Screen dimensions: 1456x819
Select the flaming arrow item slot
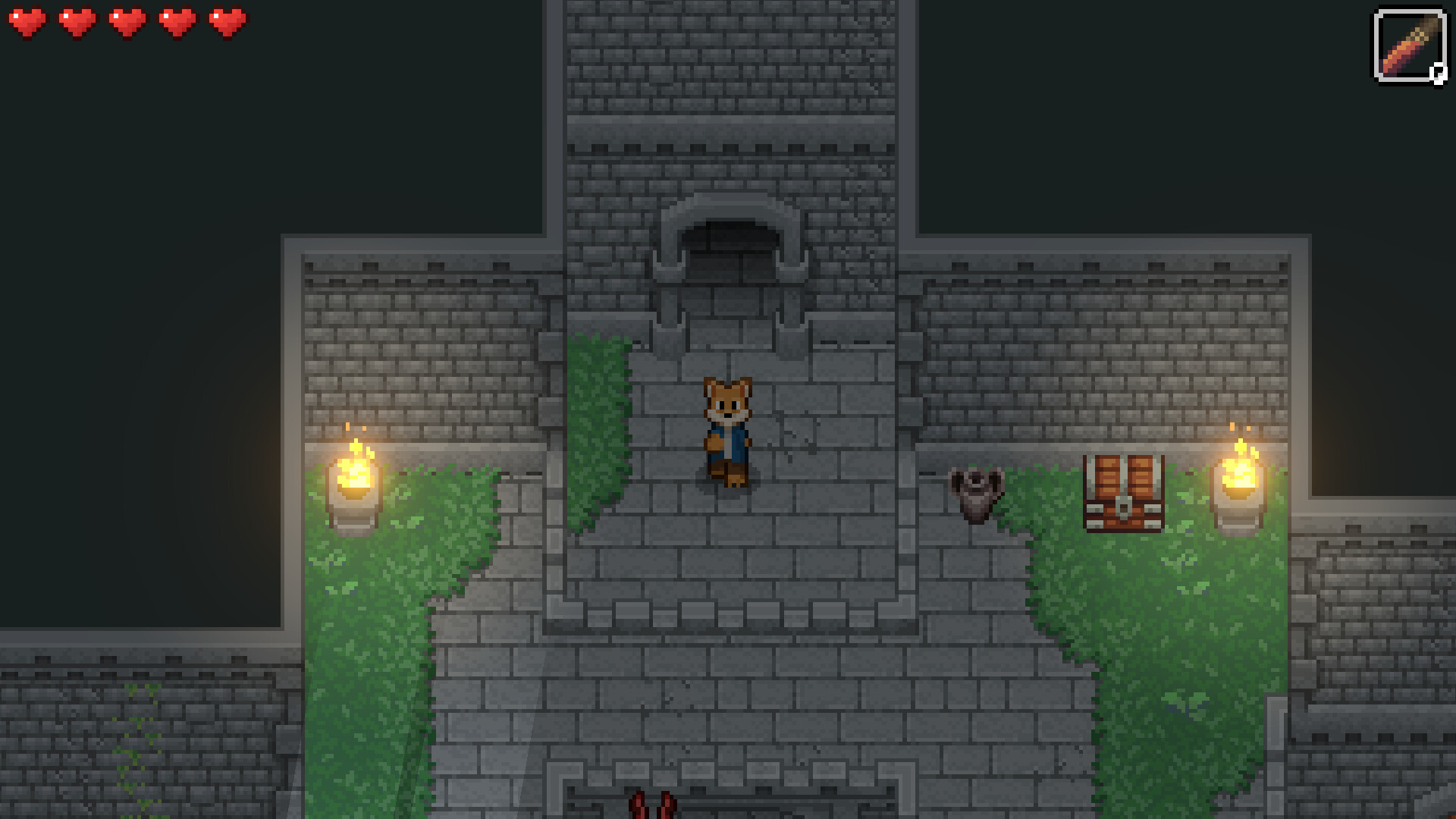coord(1410,47)
